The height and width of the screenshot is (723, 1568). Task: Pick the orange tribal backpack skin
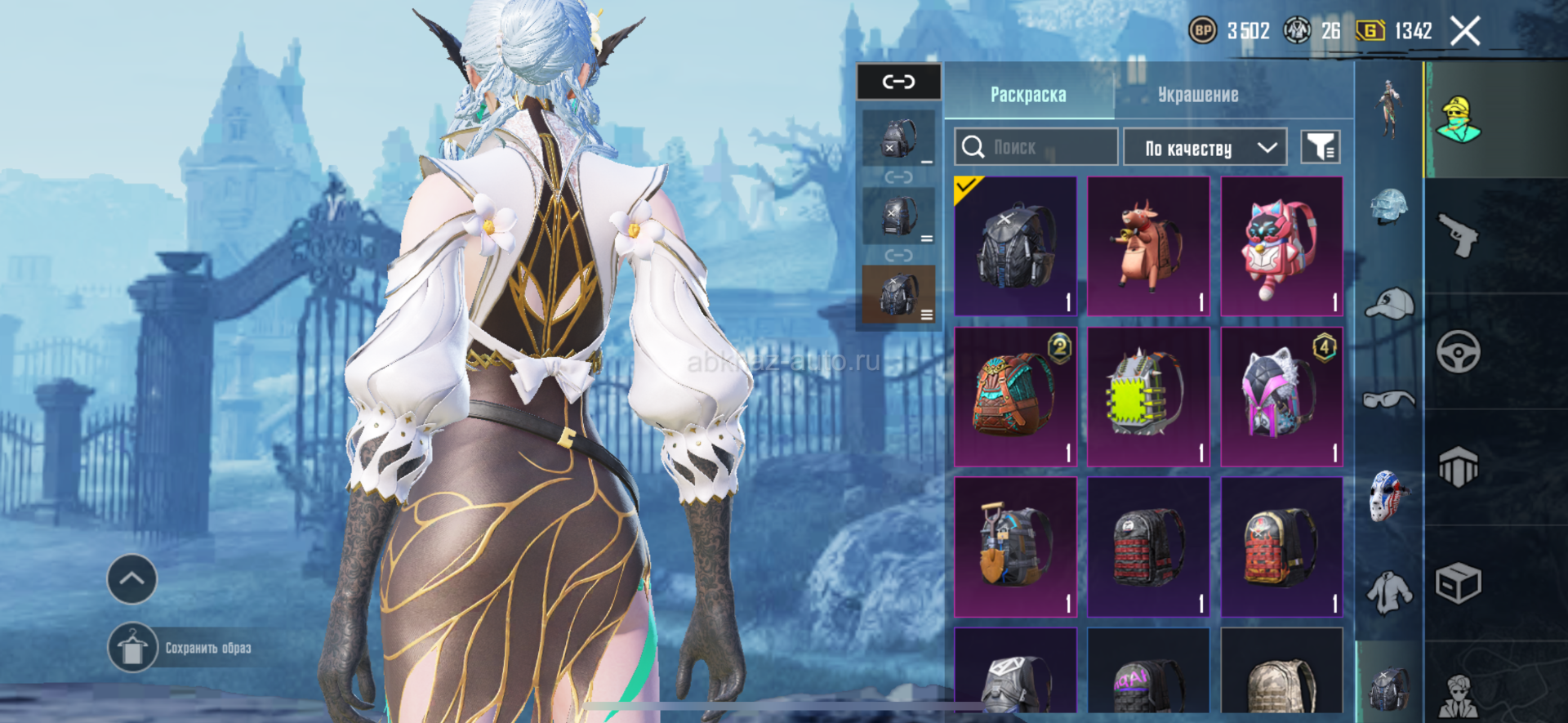click(x=1015, y=396)
